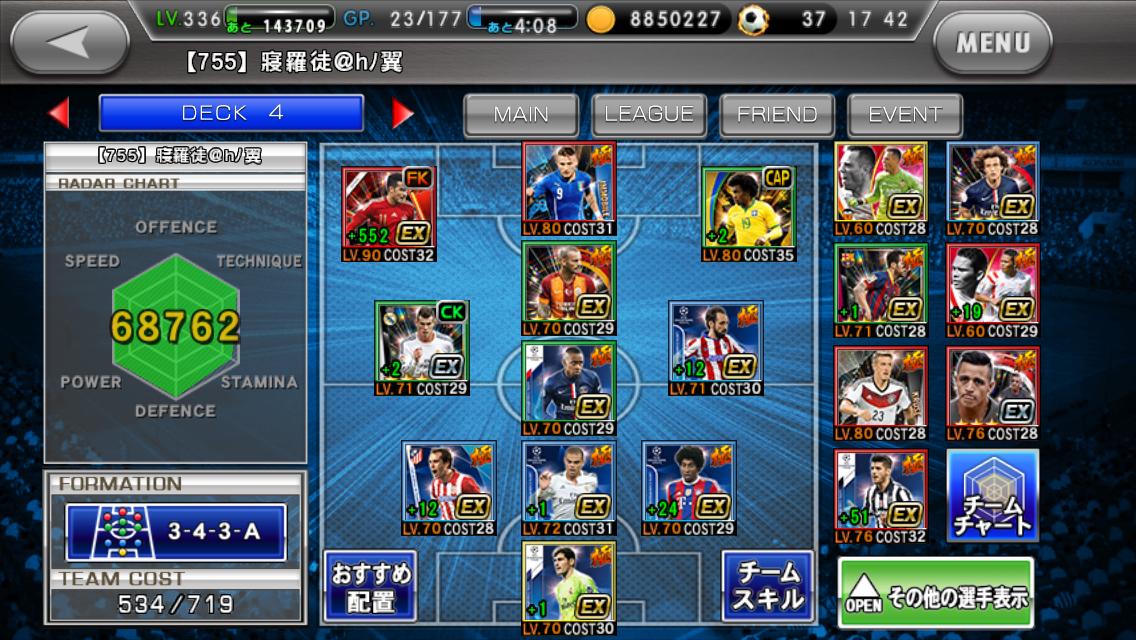Open the チームスキル team skill button
The width and height of the screenshot is (1136, 640).
768,587
